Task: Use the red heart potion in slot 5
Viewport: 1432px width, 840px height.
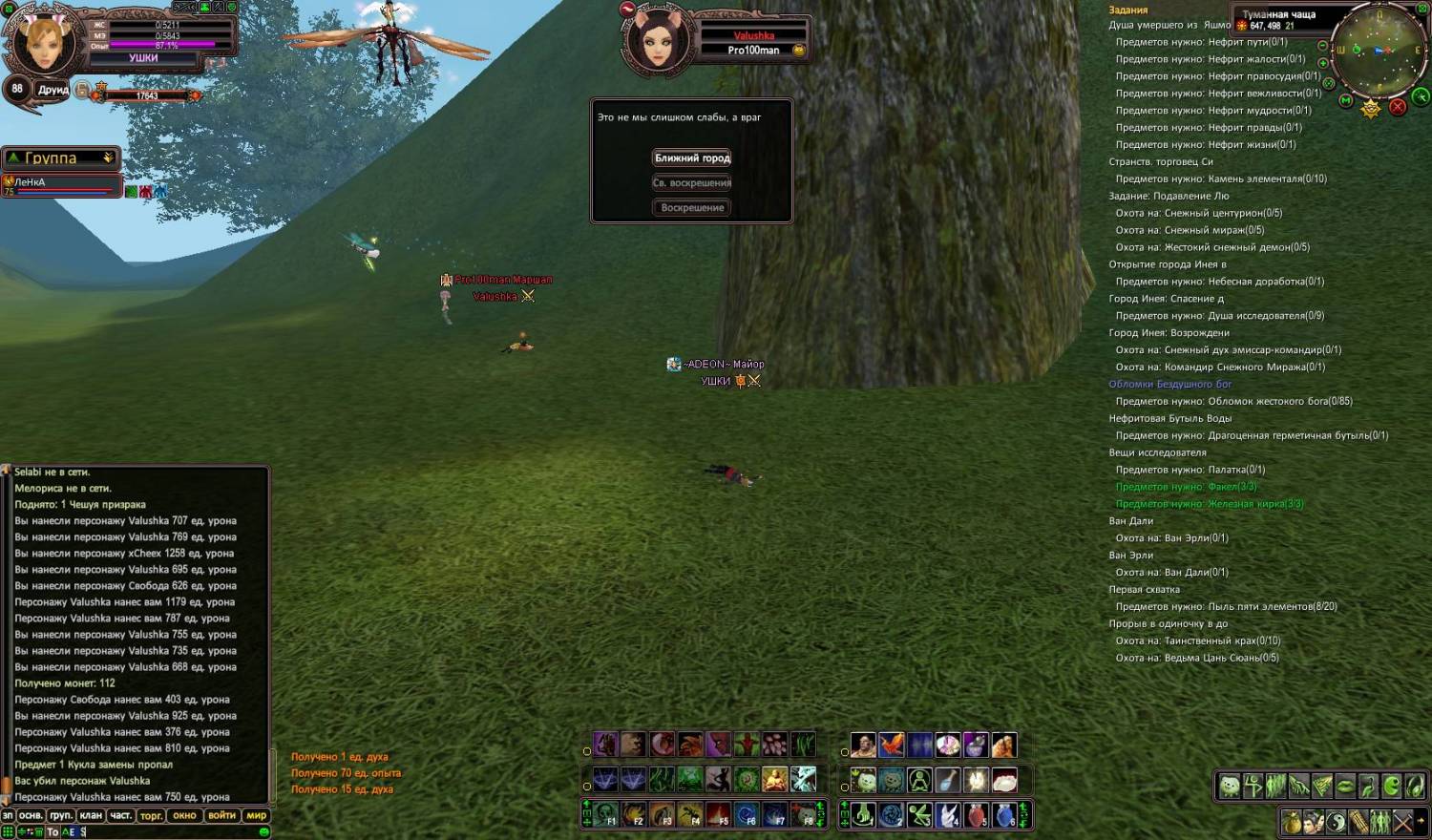Action: [975, 816]
